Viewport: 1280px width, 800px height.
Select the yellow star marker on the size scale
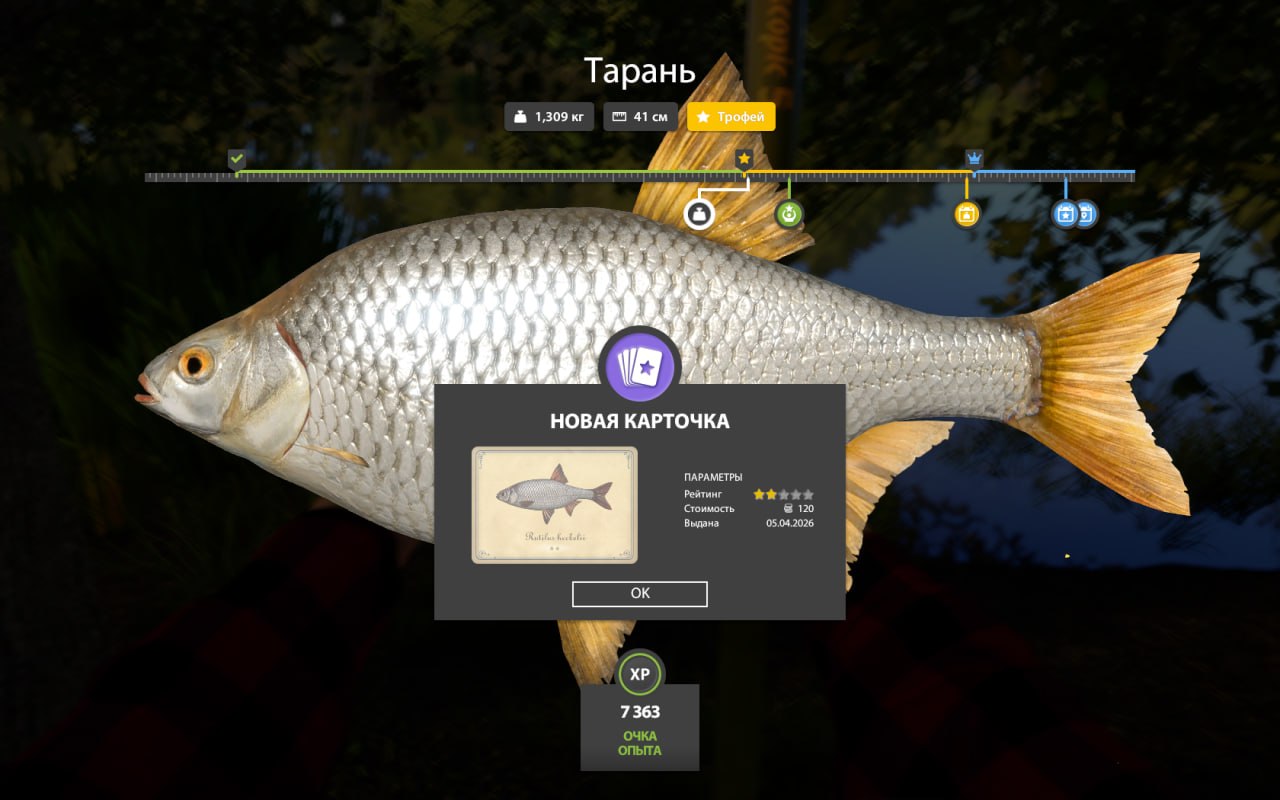(744, 157)
